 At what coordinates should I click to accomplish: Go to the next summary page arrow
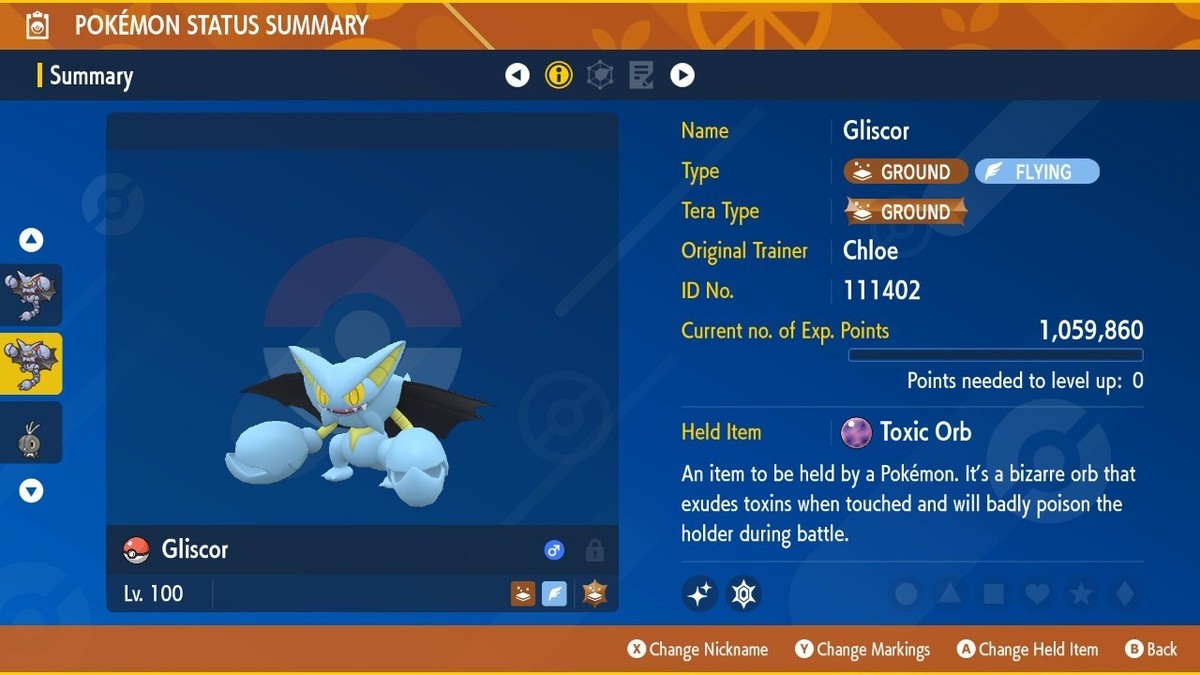pos(682,75)
